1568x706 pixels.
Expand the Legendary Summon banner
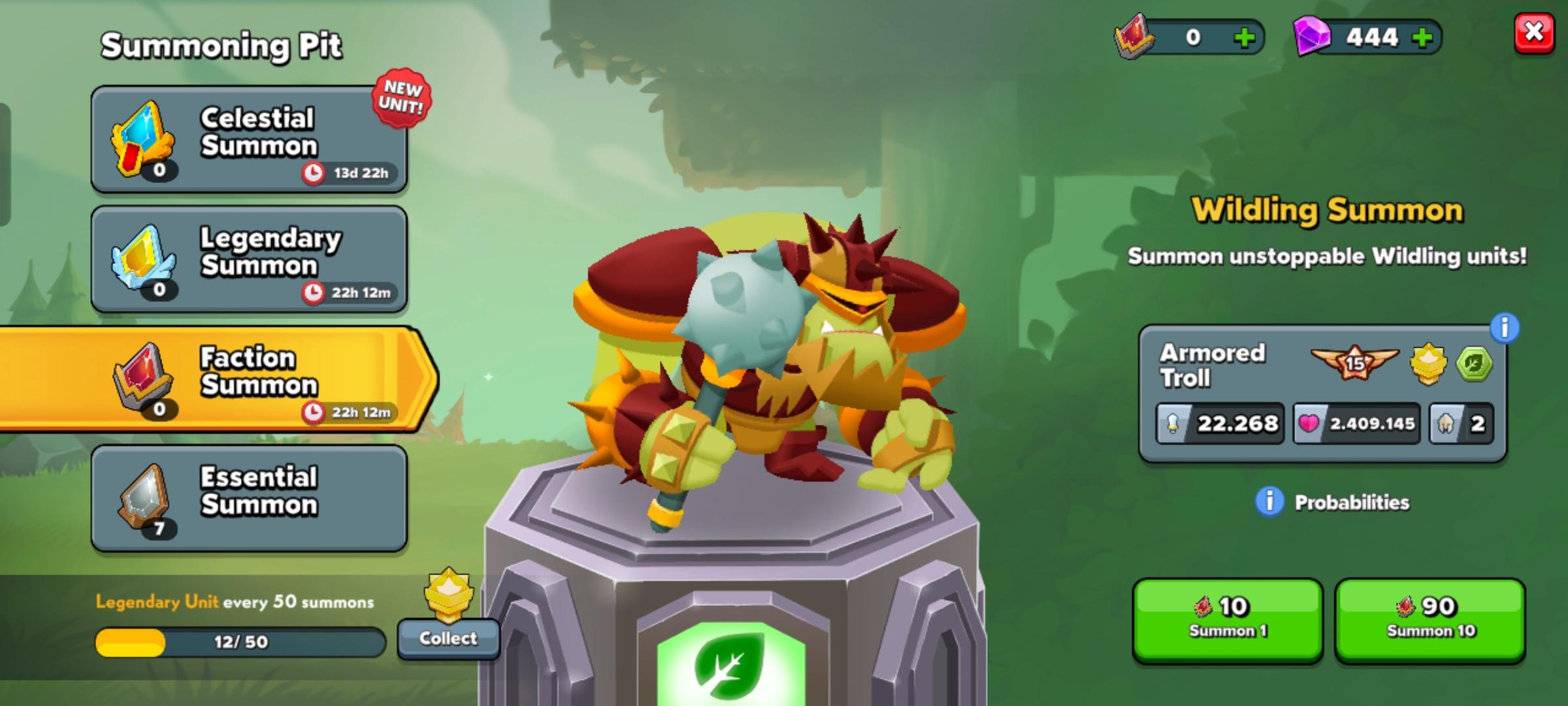pos(252,260)
